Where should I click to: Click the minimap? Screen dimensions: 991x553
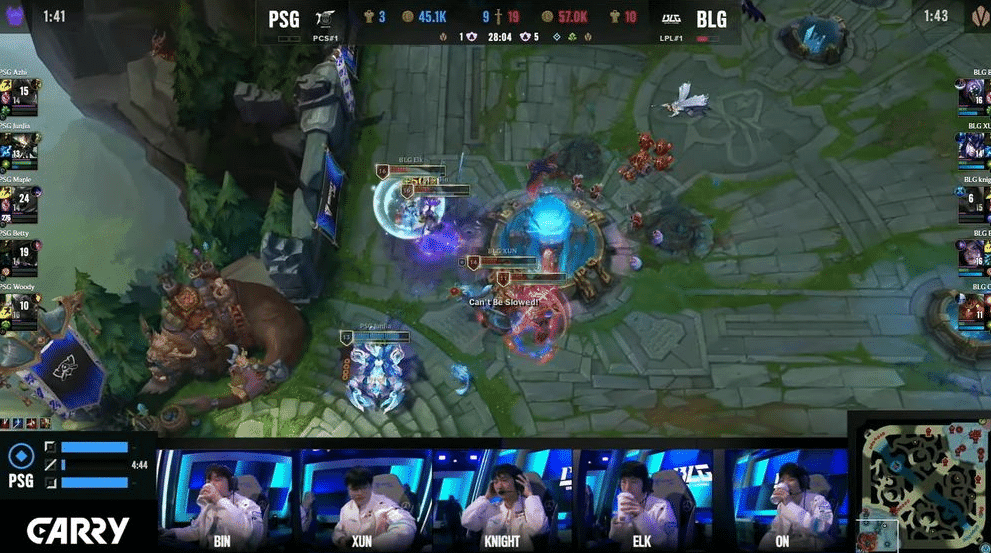(918, 482)
